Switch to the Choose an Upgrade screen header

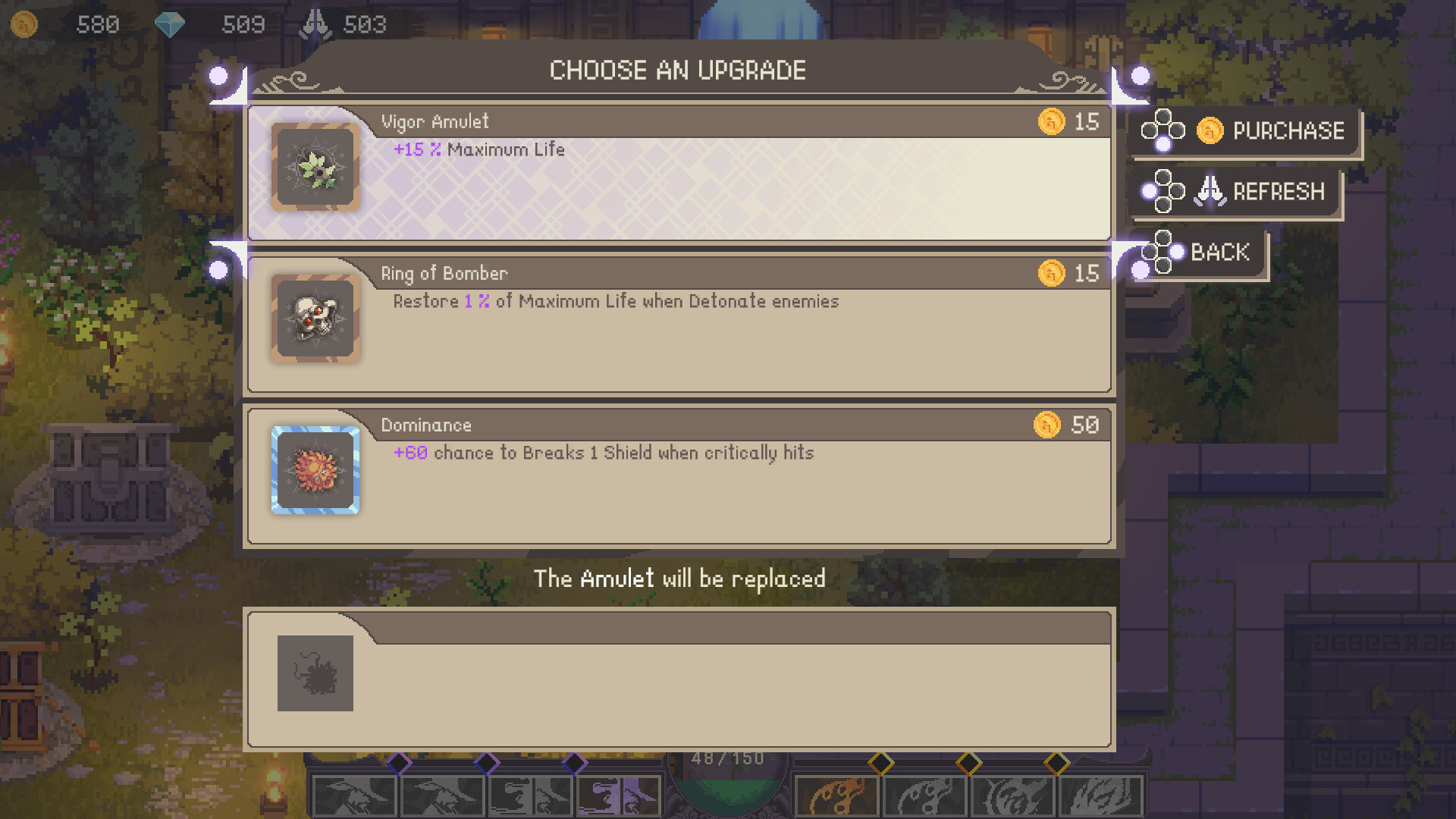click(678, 71)
